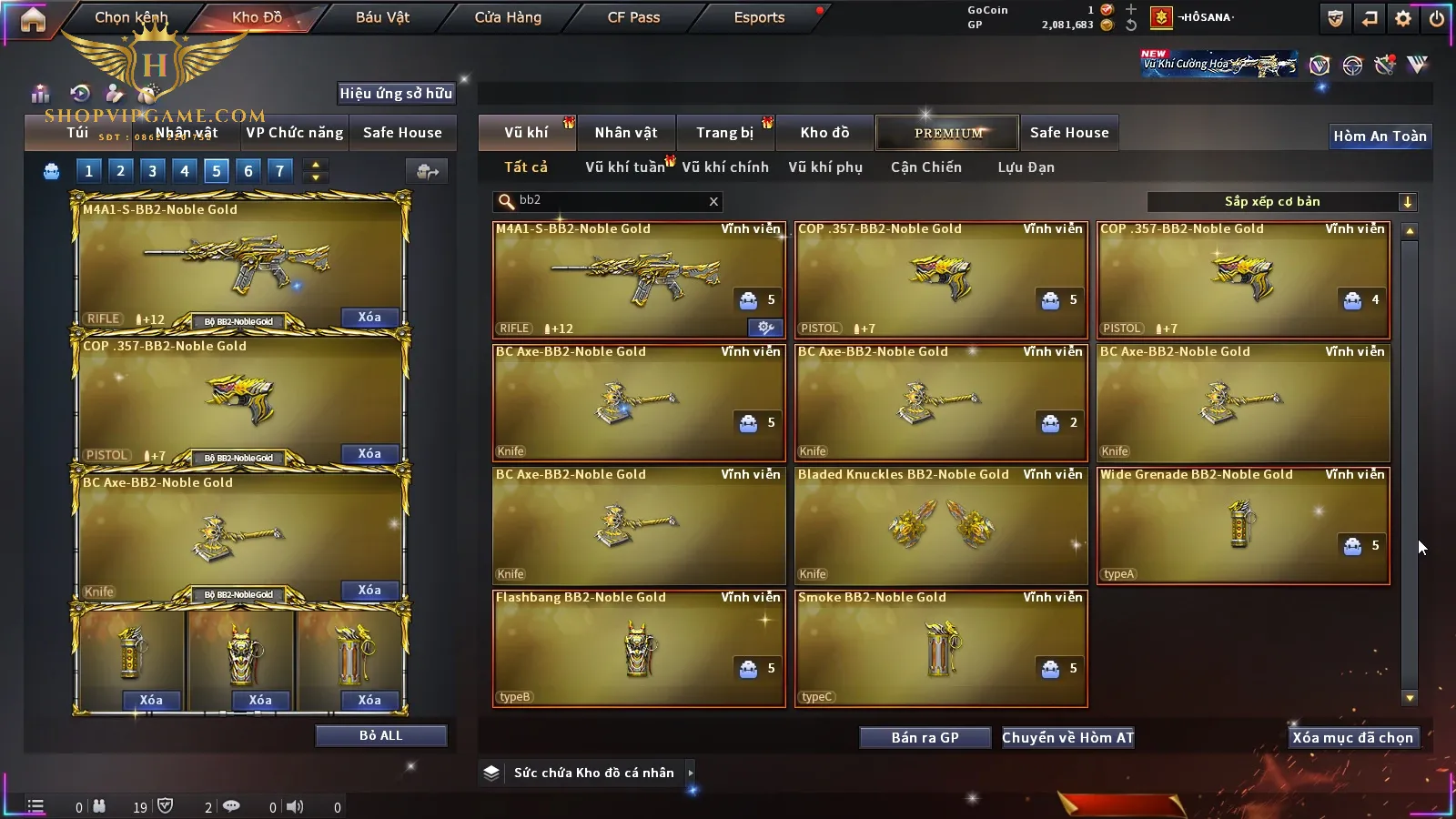Click the bb2 search field
Screen dimensions: 1456x819
click(x=605, y=201)
